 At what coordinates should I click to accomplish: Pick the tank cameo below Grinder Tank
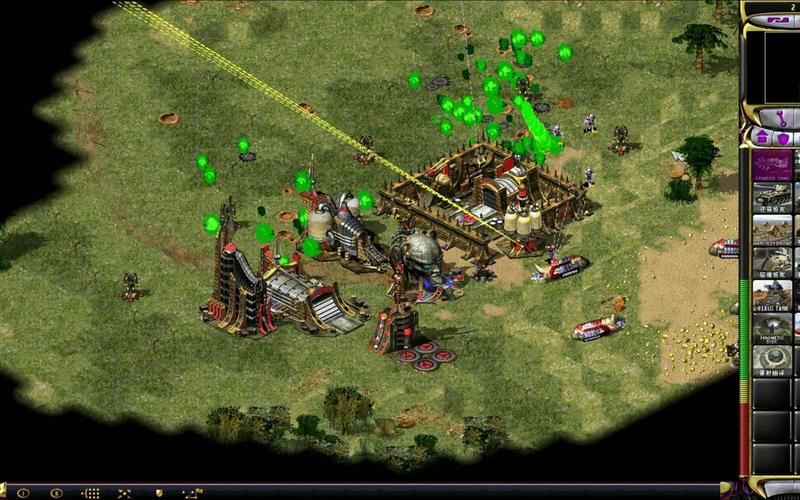771,198
